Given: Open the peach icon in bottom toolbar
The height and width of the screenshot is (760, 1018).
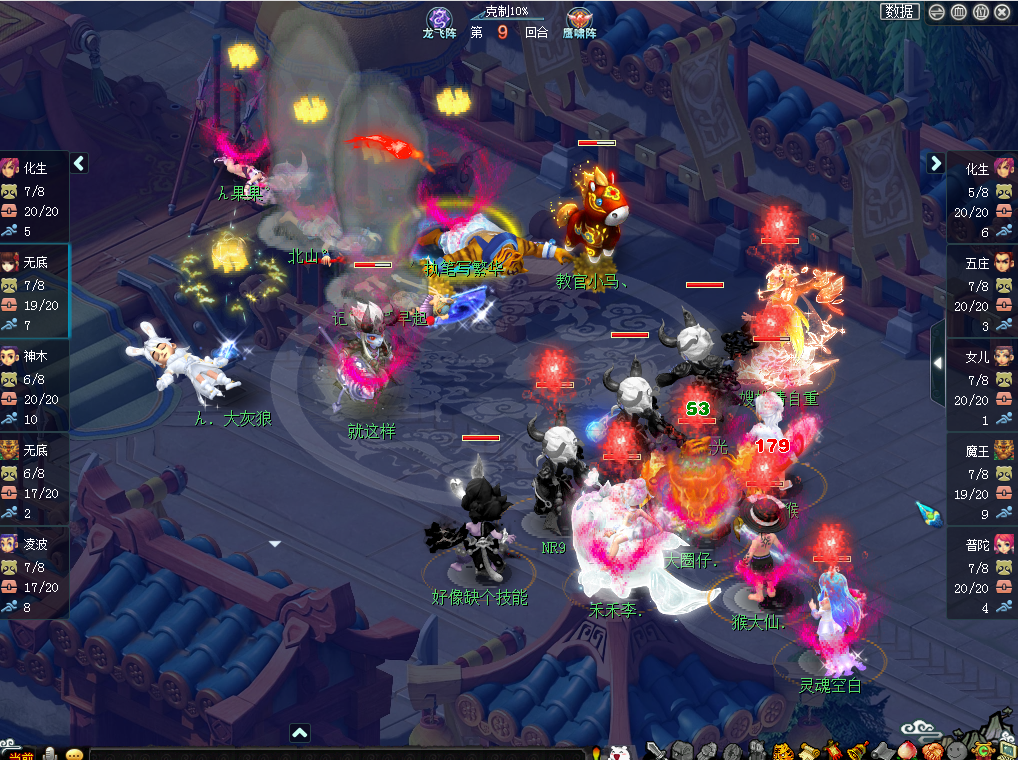Looking at the screenshot, I should tap(907, 751).
